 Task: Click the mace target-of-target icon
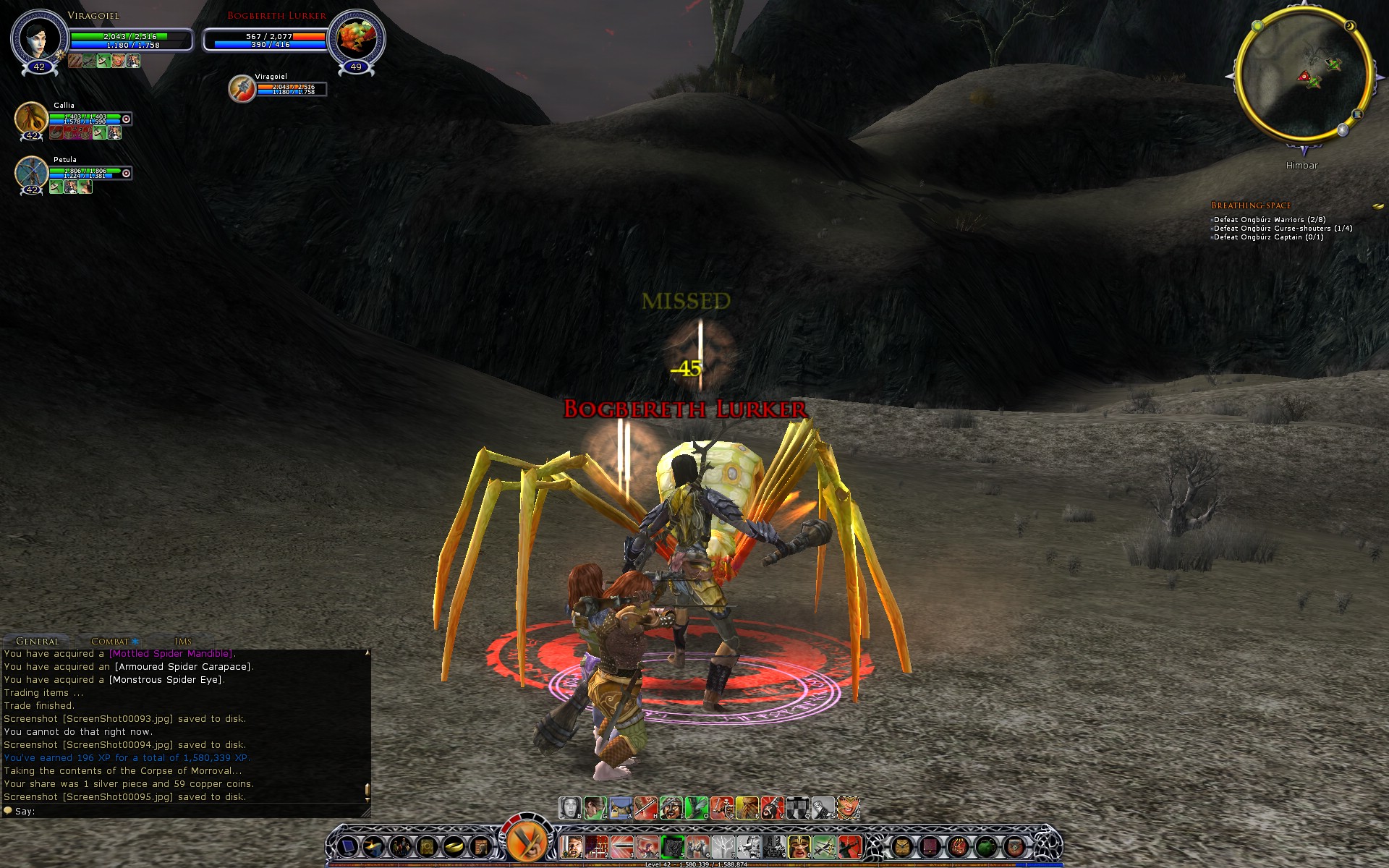pos(242,89)
